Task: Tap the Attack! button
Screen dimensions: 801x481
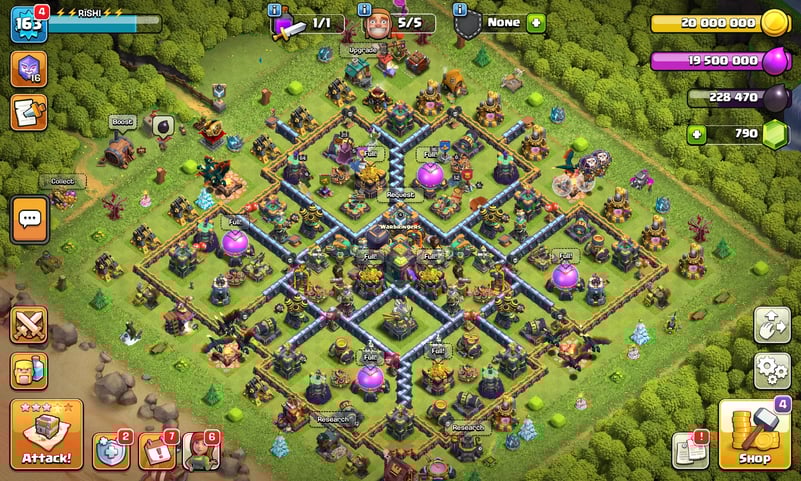Action: (x=46, y=434)
